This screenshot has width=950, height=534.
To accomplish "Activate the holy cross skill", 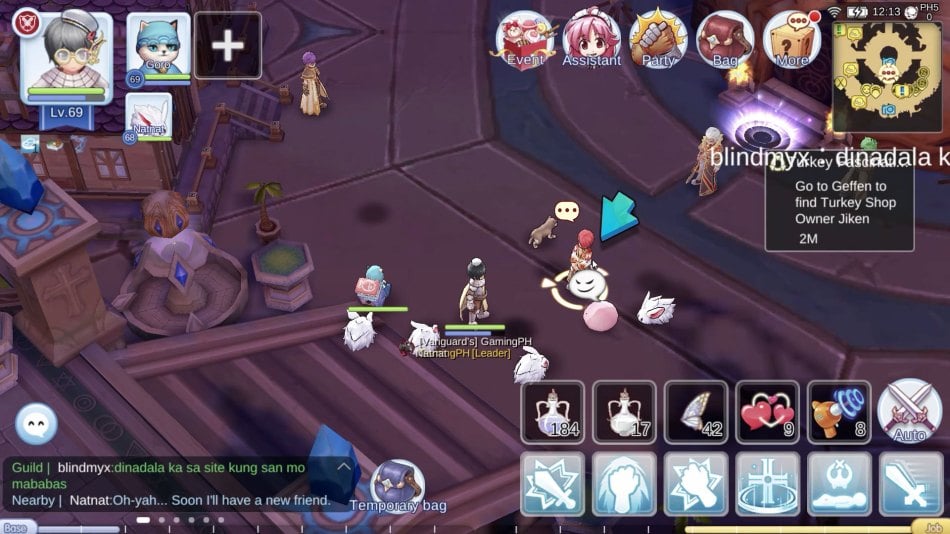I will [x=768, y=484].
